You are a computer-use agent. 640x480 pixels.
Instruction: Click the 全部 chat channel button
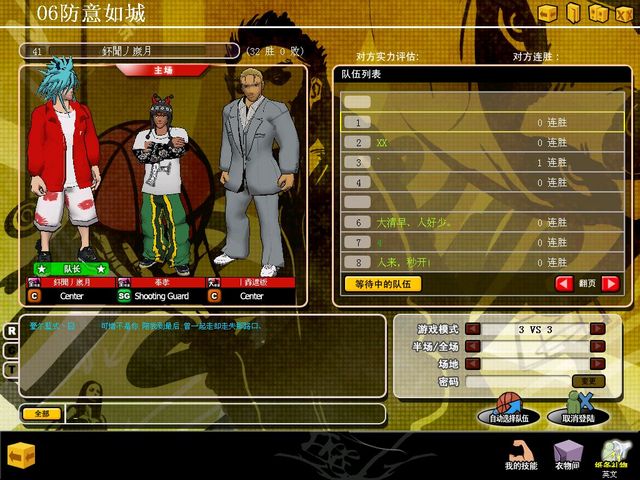click(x=41, y=413)
